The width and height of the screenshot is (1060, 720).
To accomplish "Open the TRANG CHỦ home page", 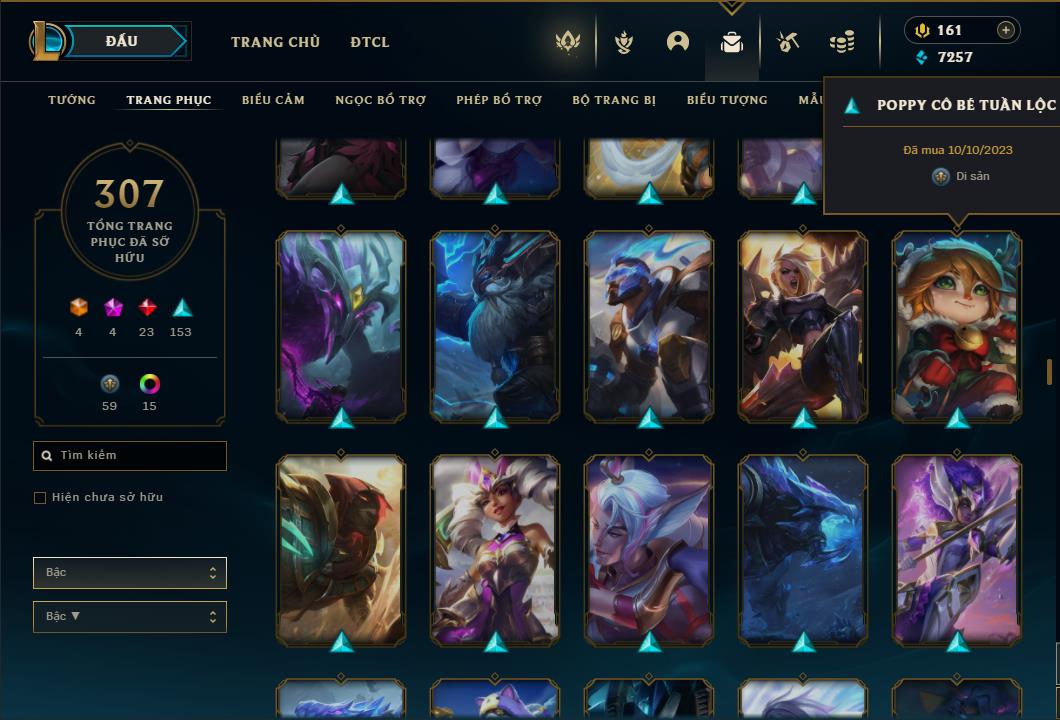I will tap(275, 42).
